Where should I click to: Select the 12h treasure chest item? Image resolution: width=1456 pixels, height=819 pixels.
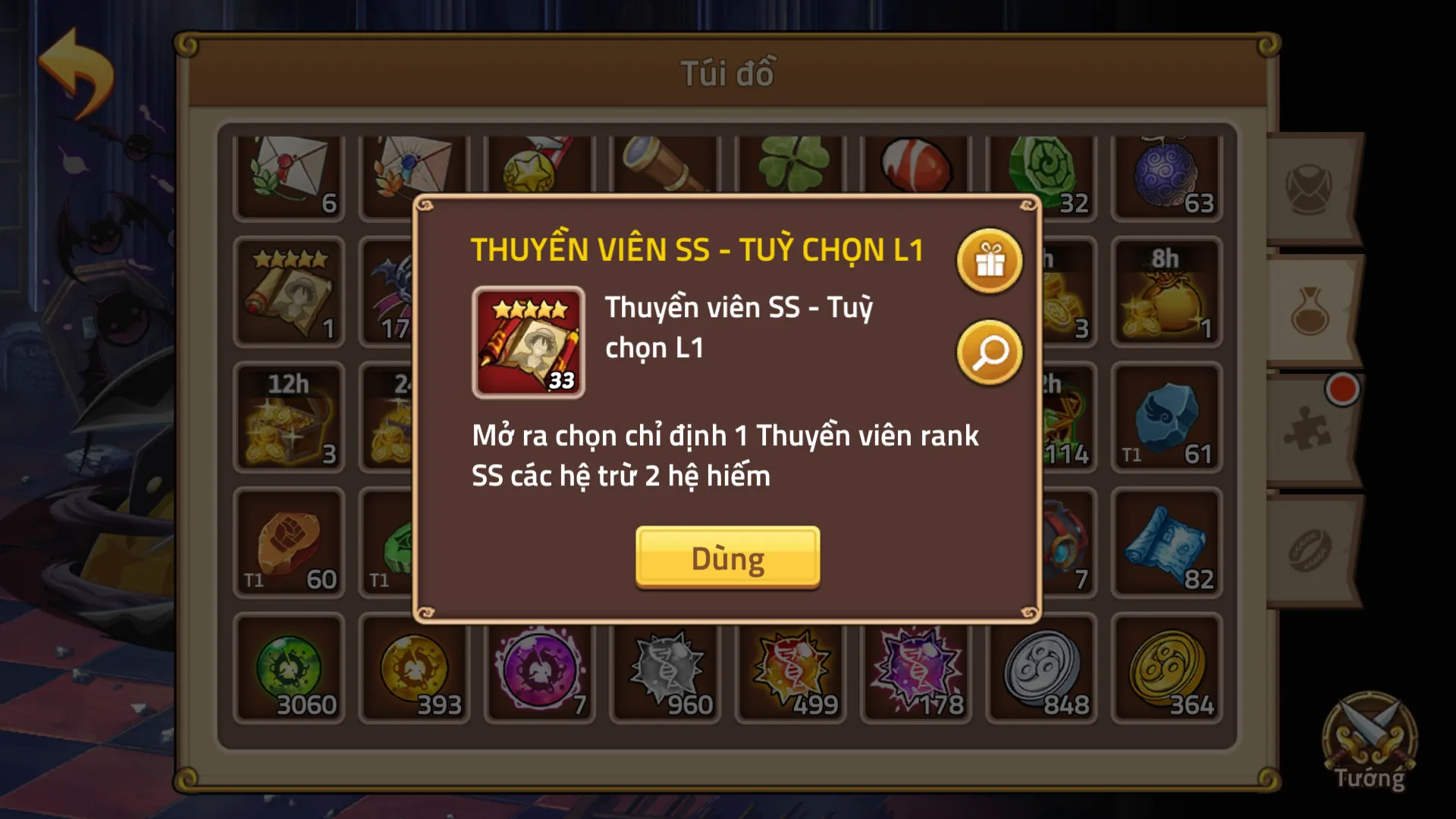(x=289, y=418)
